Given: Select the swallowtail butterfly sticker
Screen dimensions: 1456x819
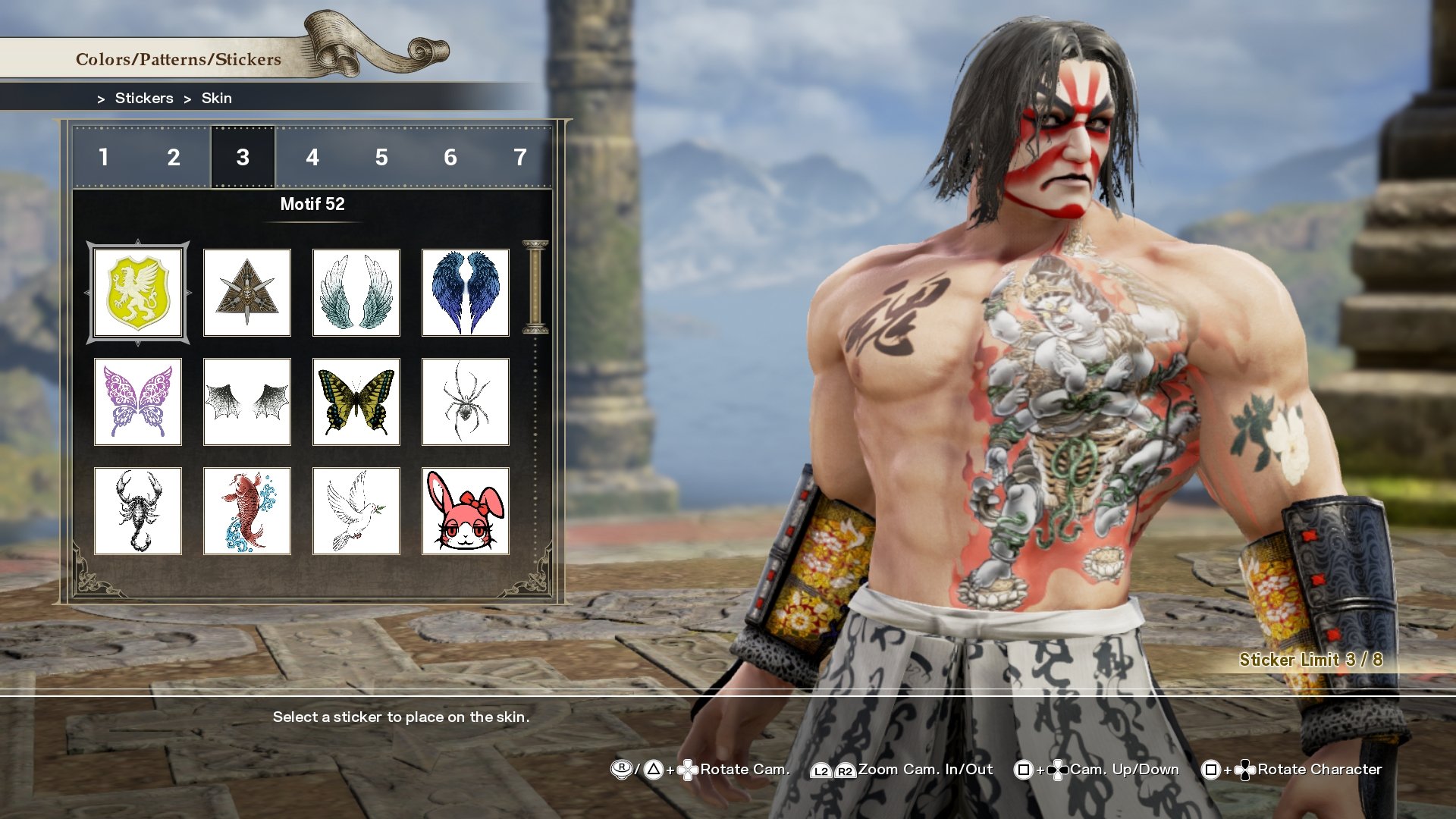Looking at the screenshot, I should [356, 401].
